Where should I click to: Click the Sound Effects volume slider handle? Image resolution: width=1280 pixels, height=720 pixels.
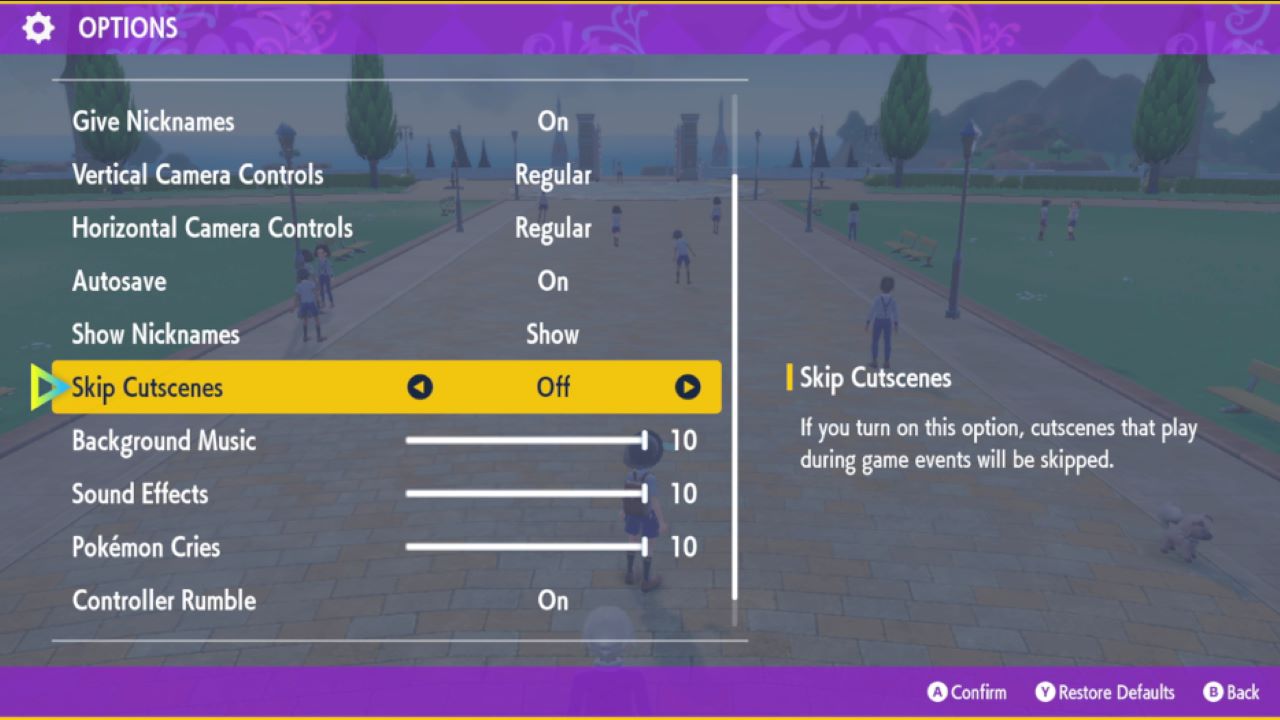point(647,494)
